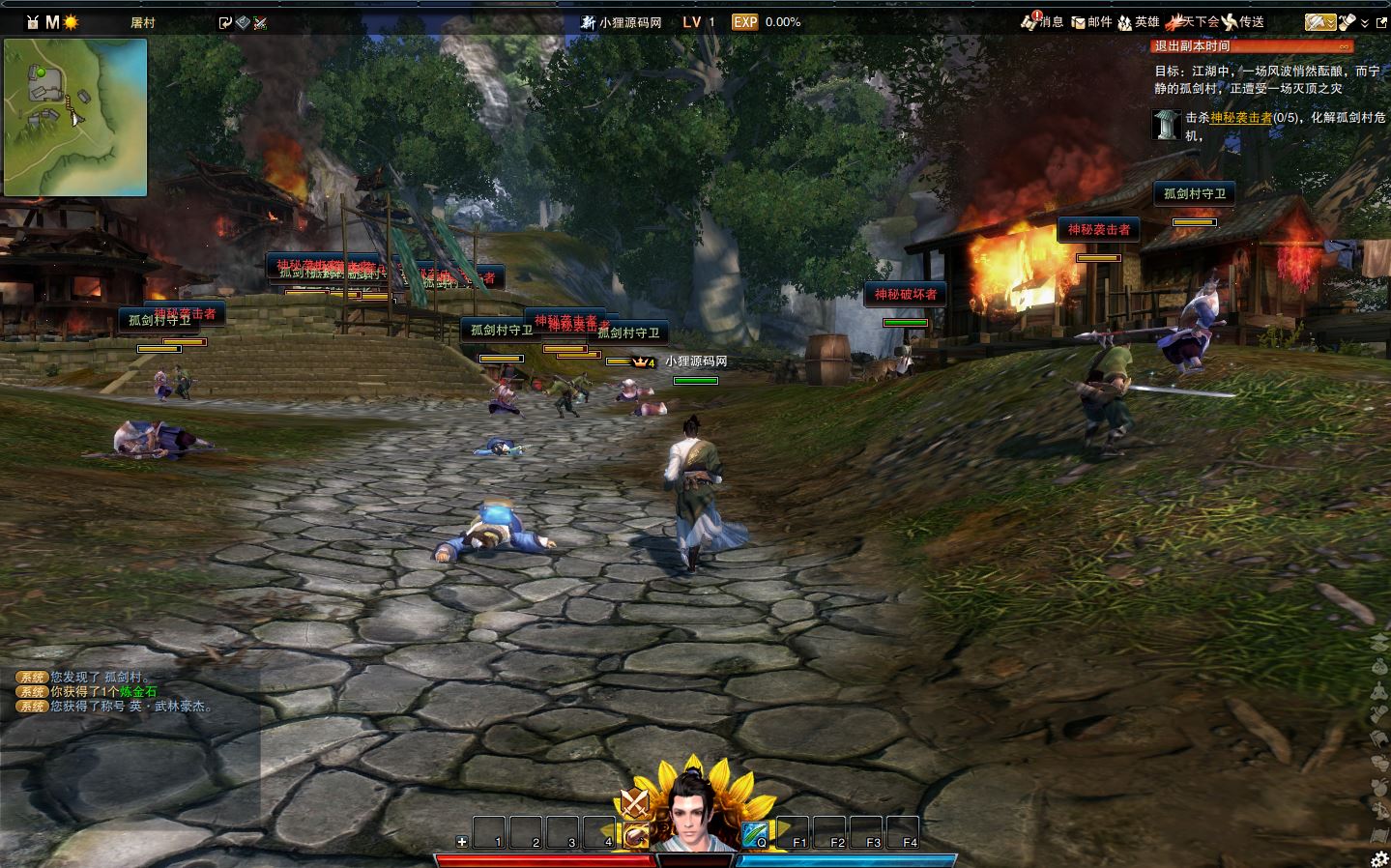
Task: Click the M map icon in top bar
Action: (x=52, y=22)
